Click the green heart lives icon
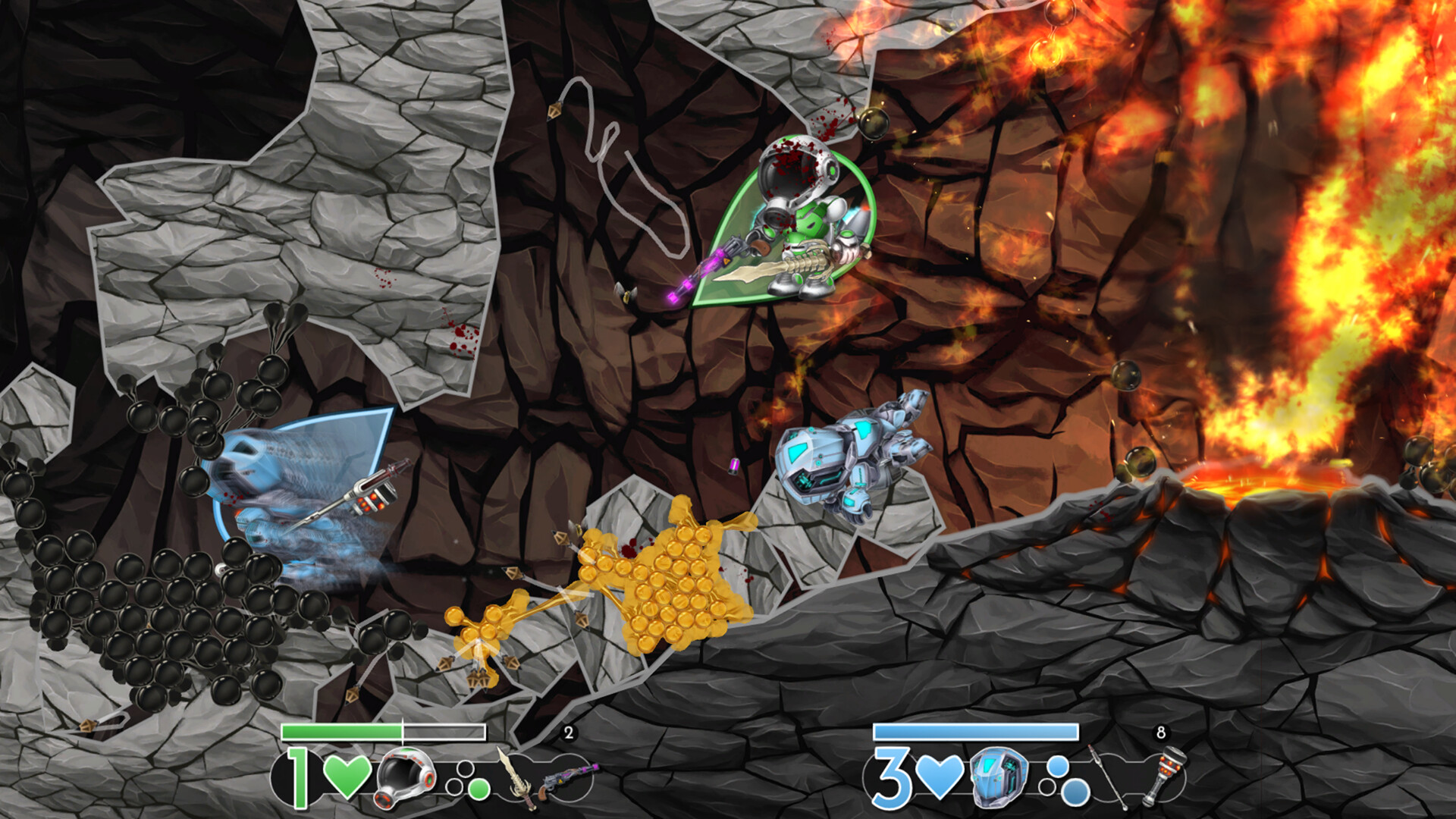Image resolution: width=1456 pixels, height=819 pixels. click(347, 777)
